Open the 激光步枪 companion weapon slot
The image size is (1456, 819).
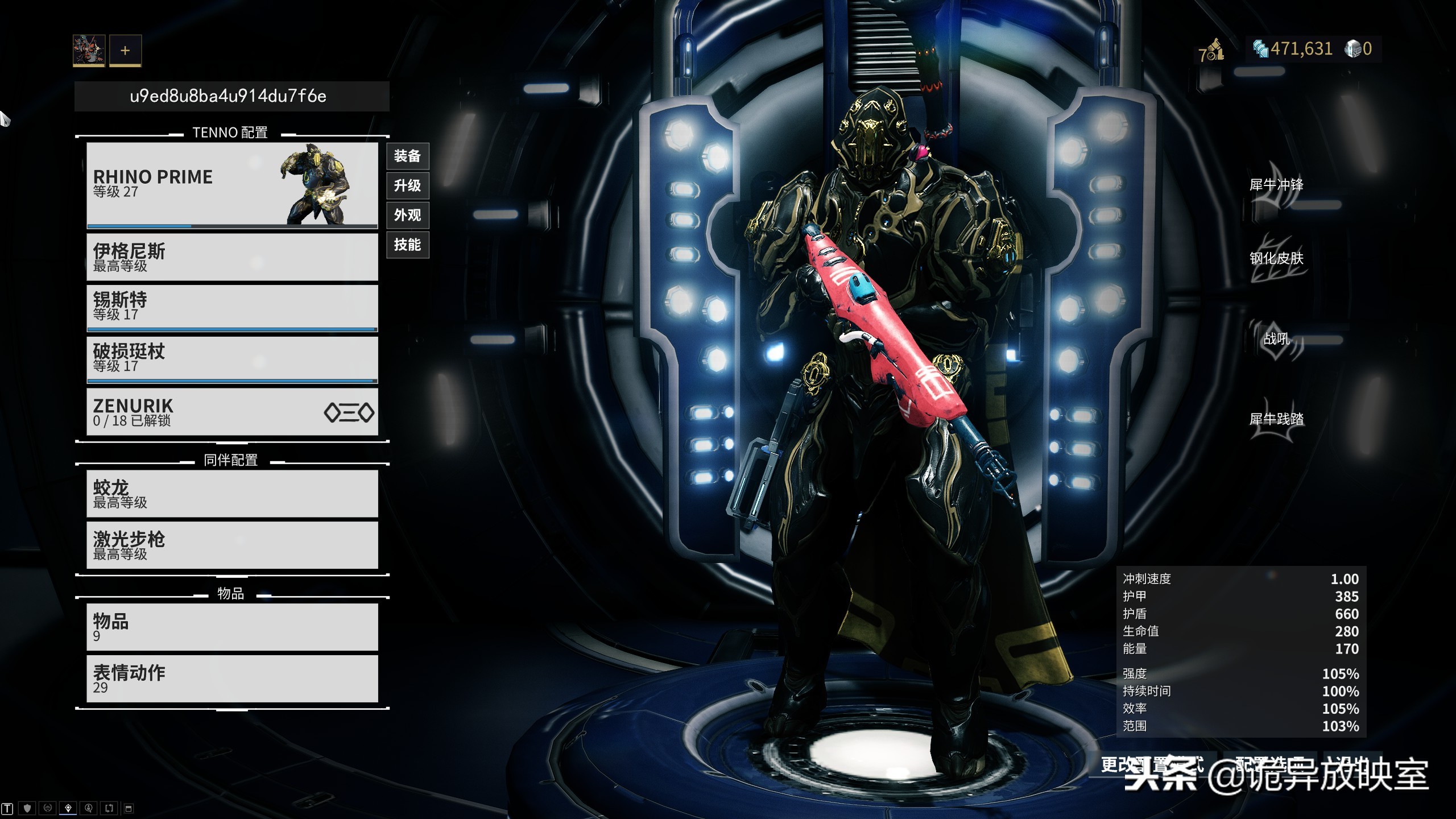click(x=232, y=545)
